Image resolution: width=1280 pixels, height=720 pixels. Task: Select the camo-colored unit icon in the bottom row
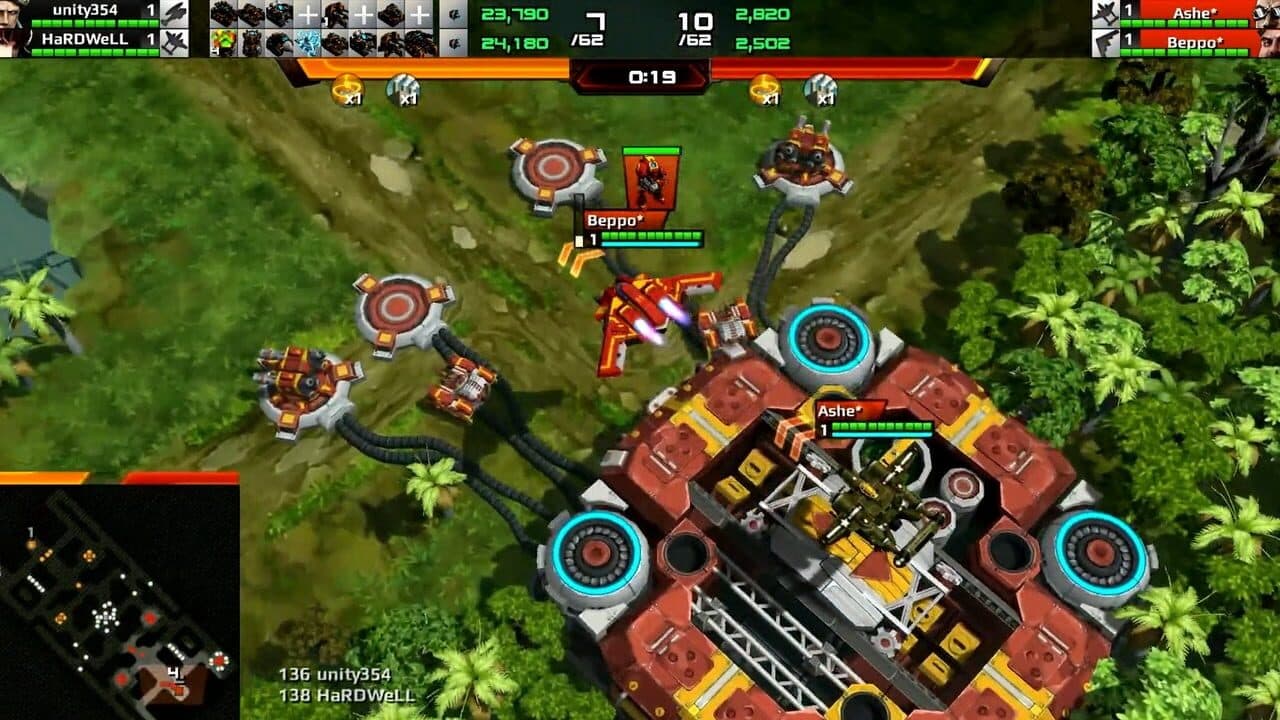(x=224, y=42)
